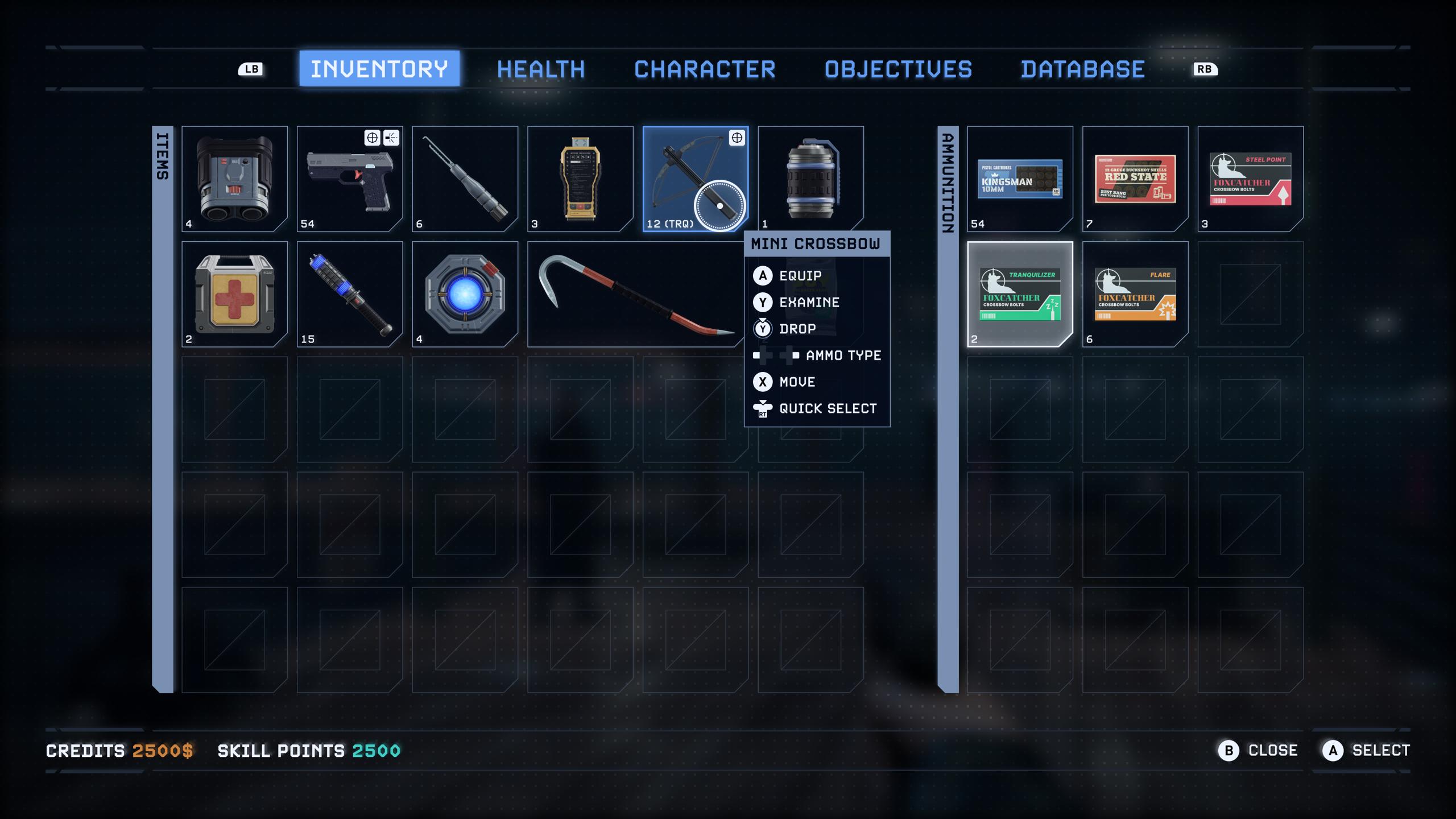Select the grenade canister slot
The height and width of the screenshot is (819, 1456).
click(810, 179)
